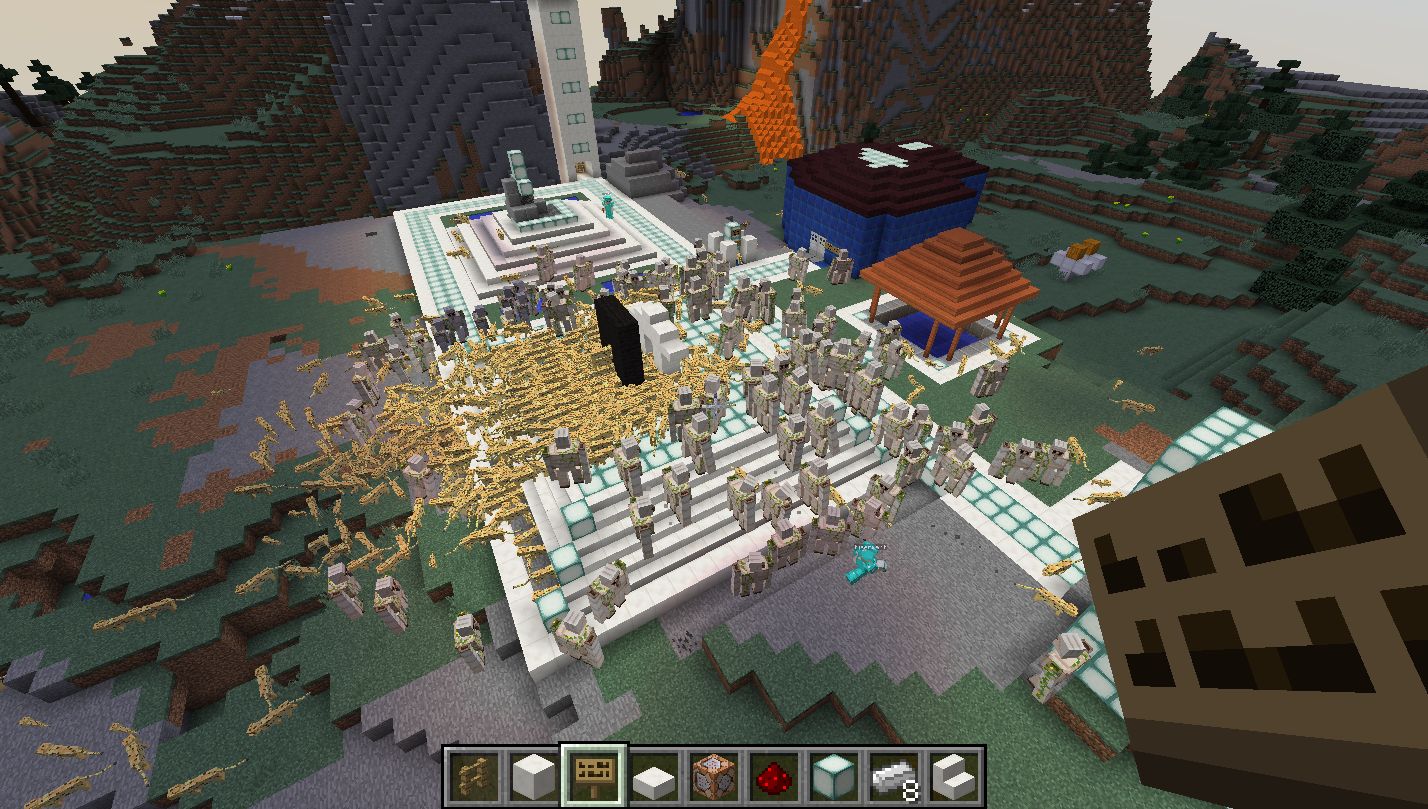Pick the quartz stairs hotbar slot
Viewport: 1428px width, 809px height.
954,776
